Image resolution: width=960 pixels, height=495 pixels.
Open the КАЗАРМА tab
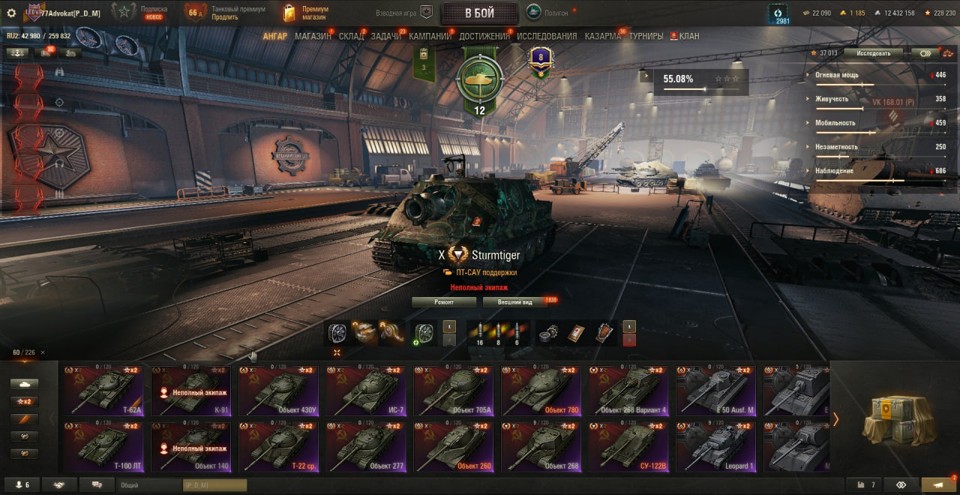tap(602, 36)
